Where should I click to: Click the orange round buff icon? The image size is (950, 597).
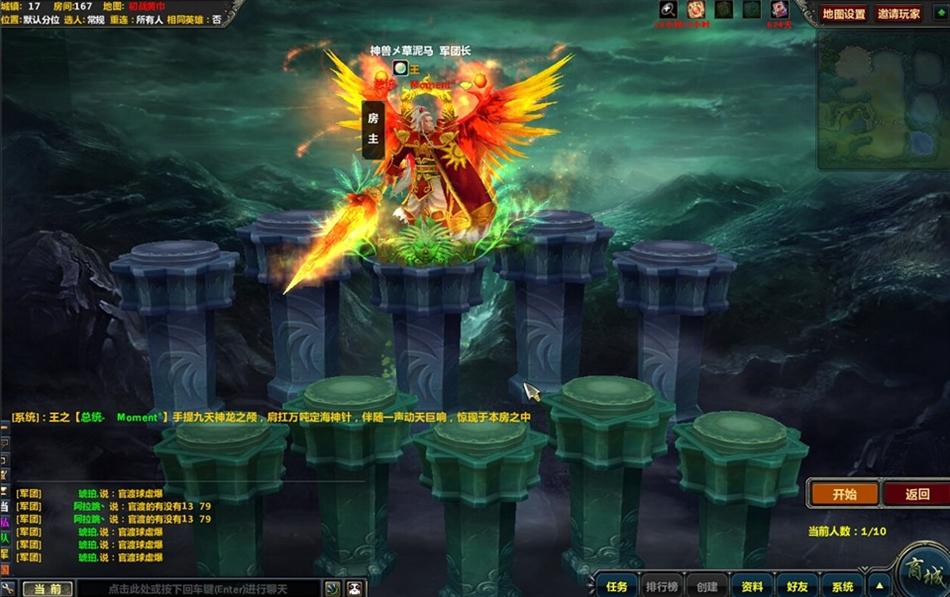(x=696, y=10)
